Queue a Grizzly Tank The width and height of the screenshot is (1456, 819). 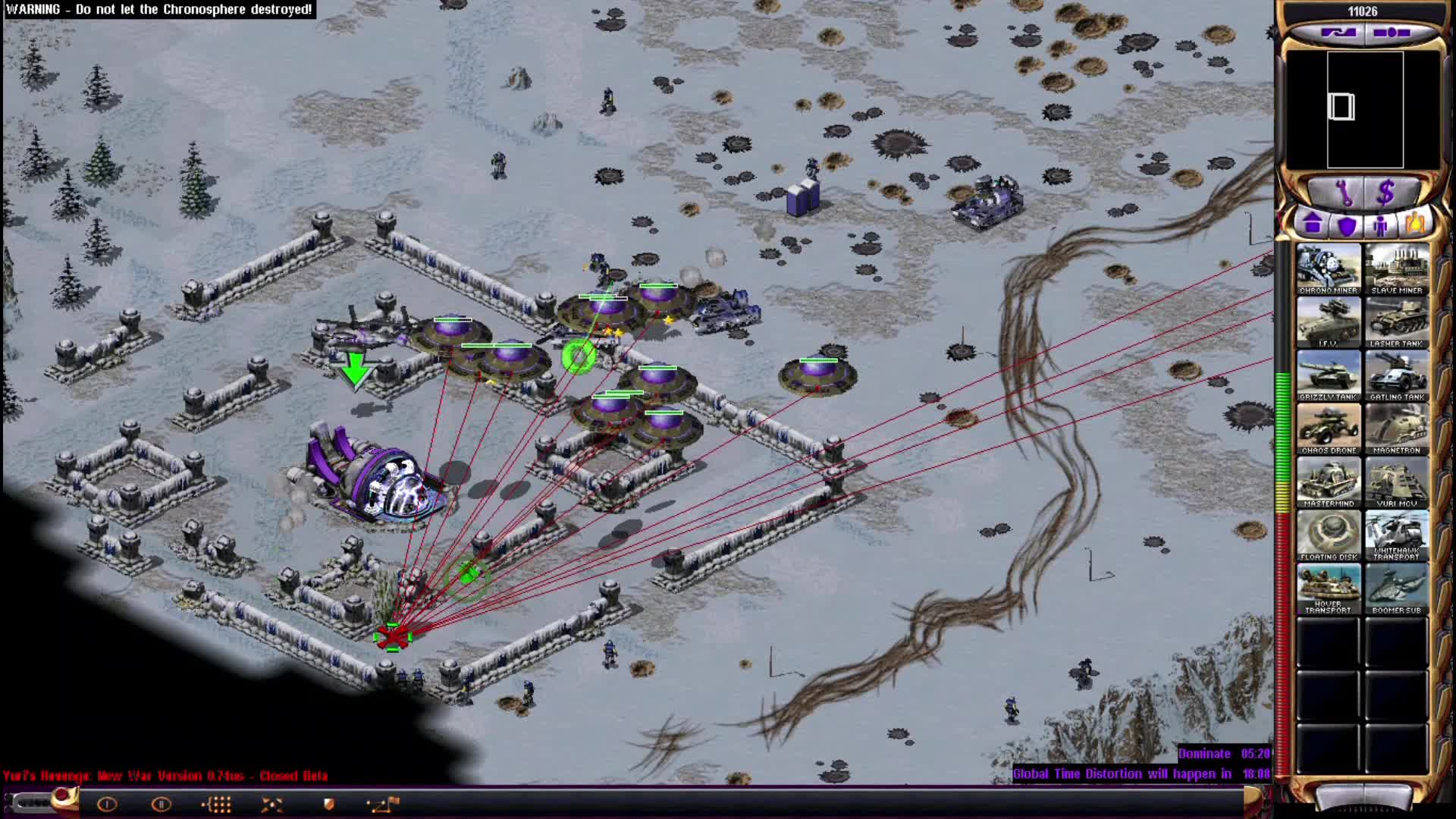1329,375
